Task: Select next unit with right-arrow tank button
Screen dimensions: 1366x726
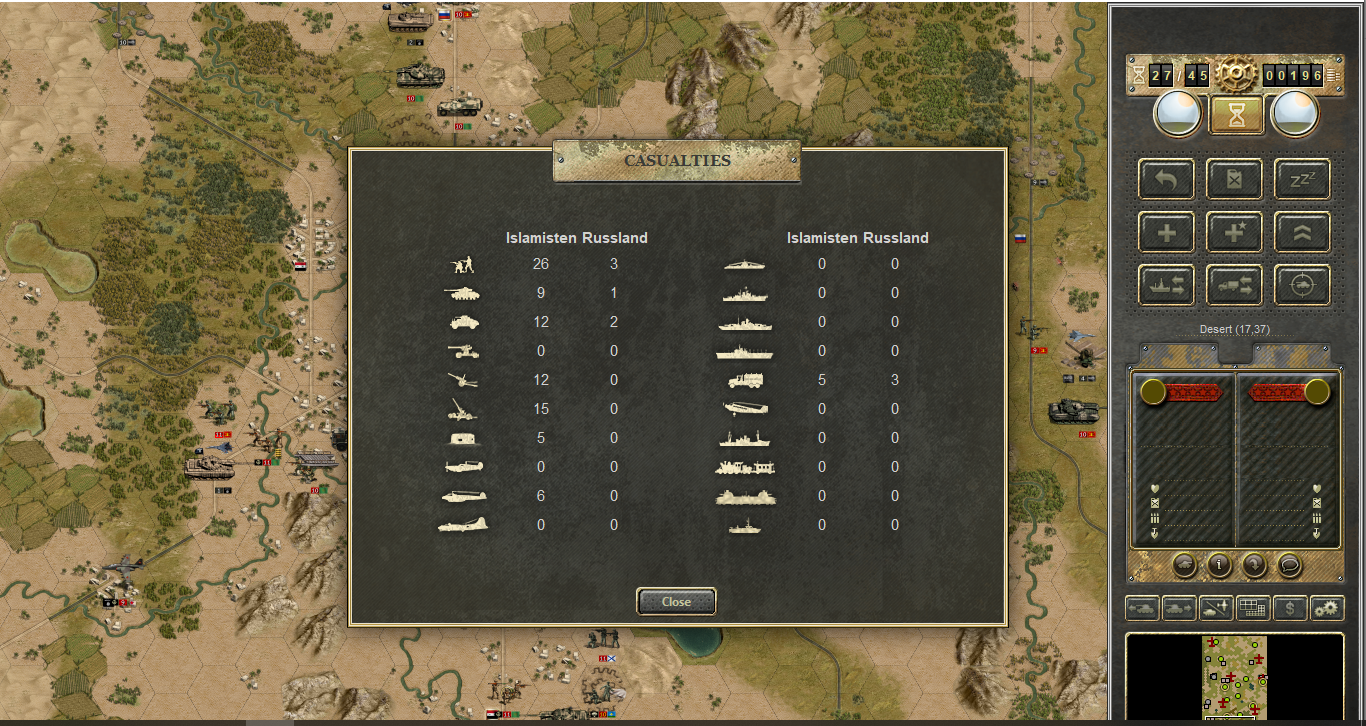Action: click(1179, 608)
